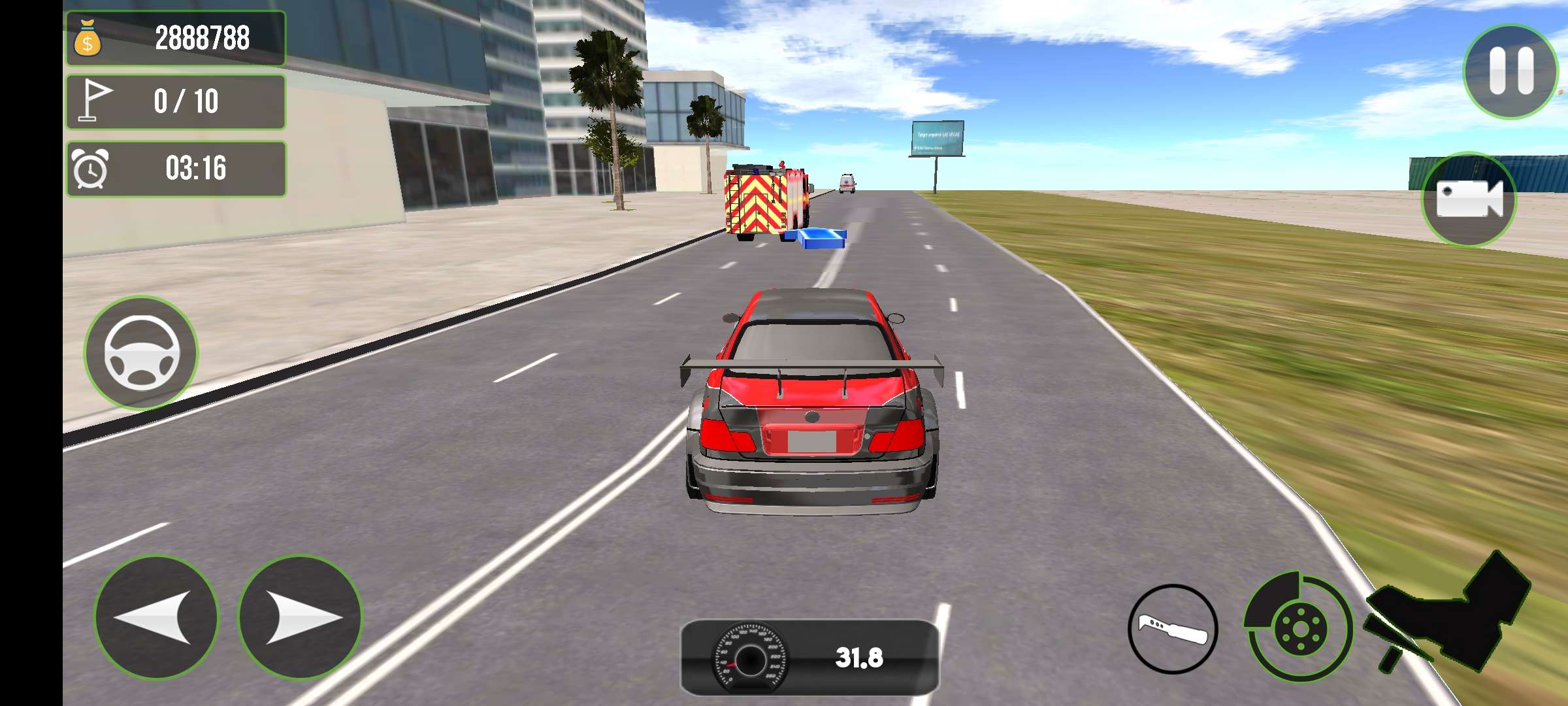This screenshot has height=706, width=1568.
Task: Switch the camera view
Action: tap(1469, 199)
